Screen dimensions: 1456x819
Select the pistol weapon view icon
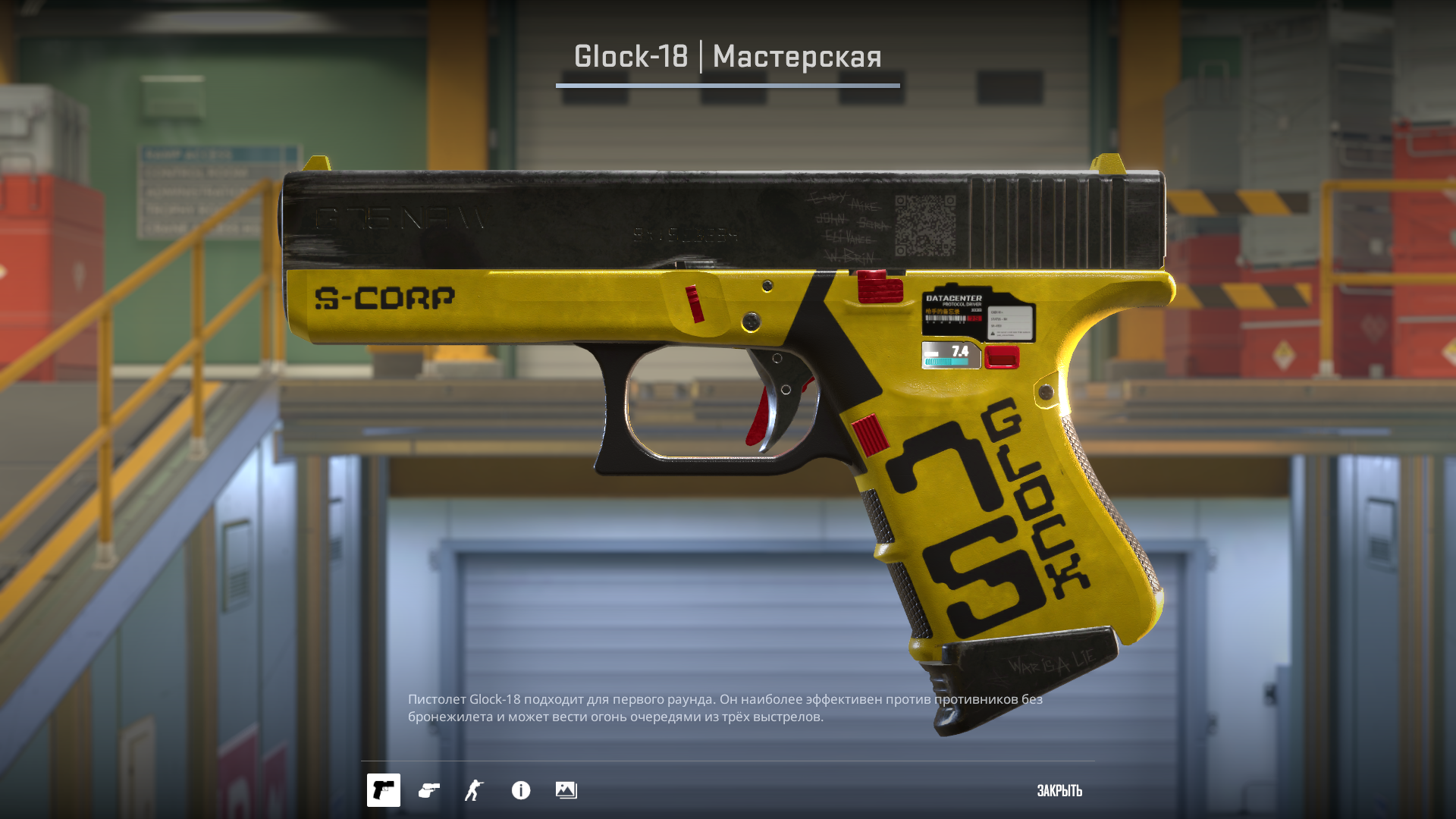point(383,790)
